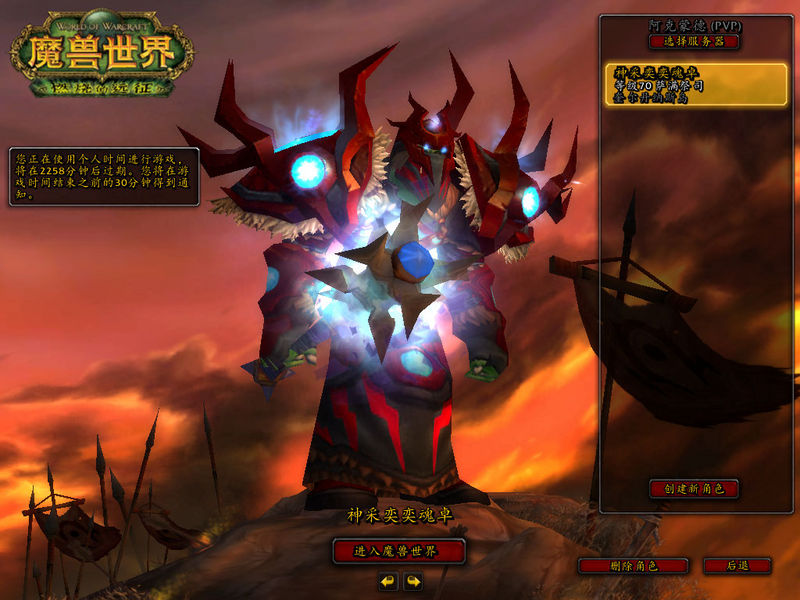Viewport: 800px width, 600px height.
Task: Go back with the 后退 button
Action: (737, 566)
